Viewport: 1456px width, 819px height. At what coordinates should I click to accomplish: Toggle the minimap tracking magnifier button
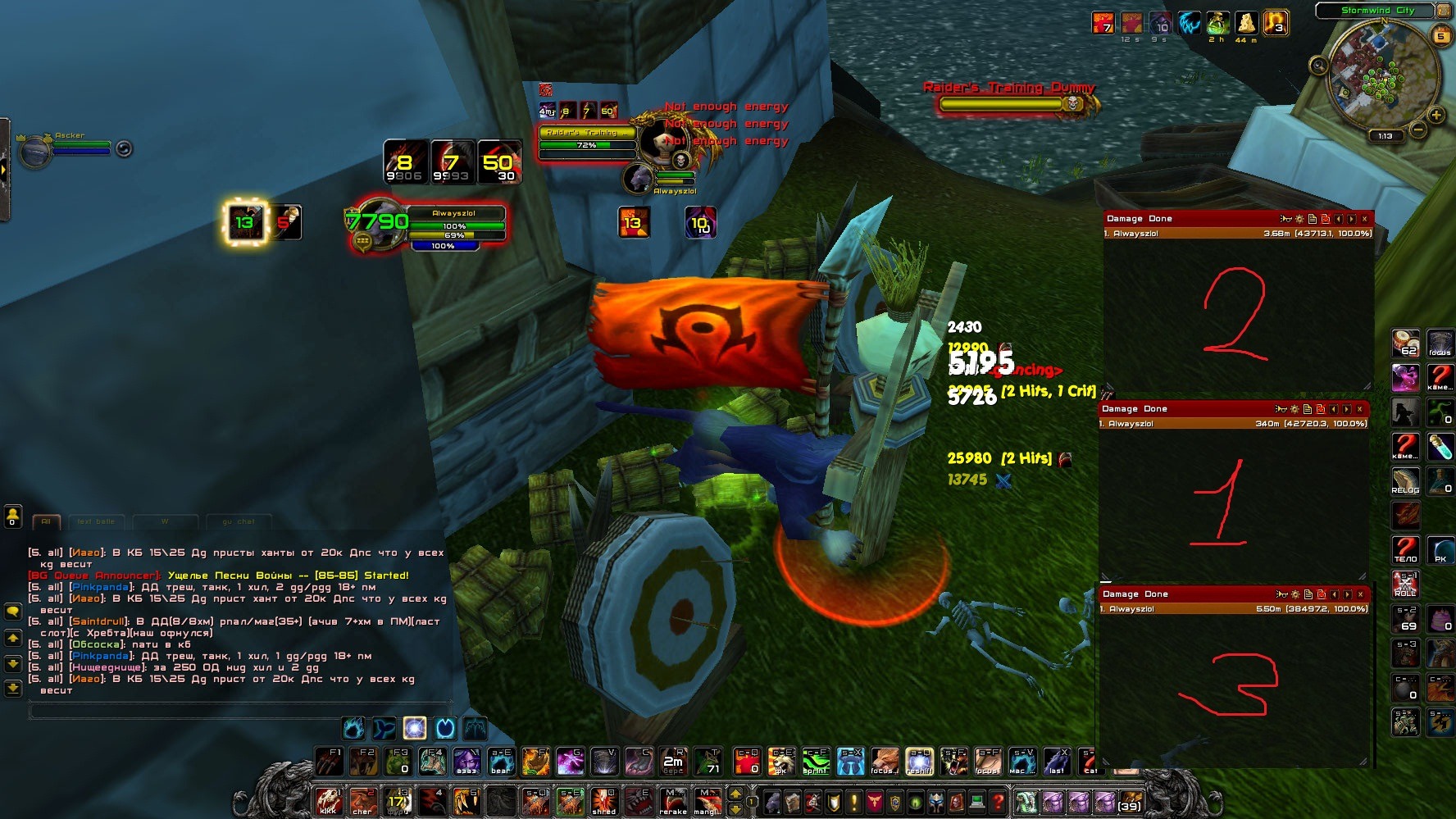point(1318,66)
